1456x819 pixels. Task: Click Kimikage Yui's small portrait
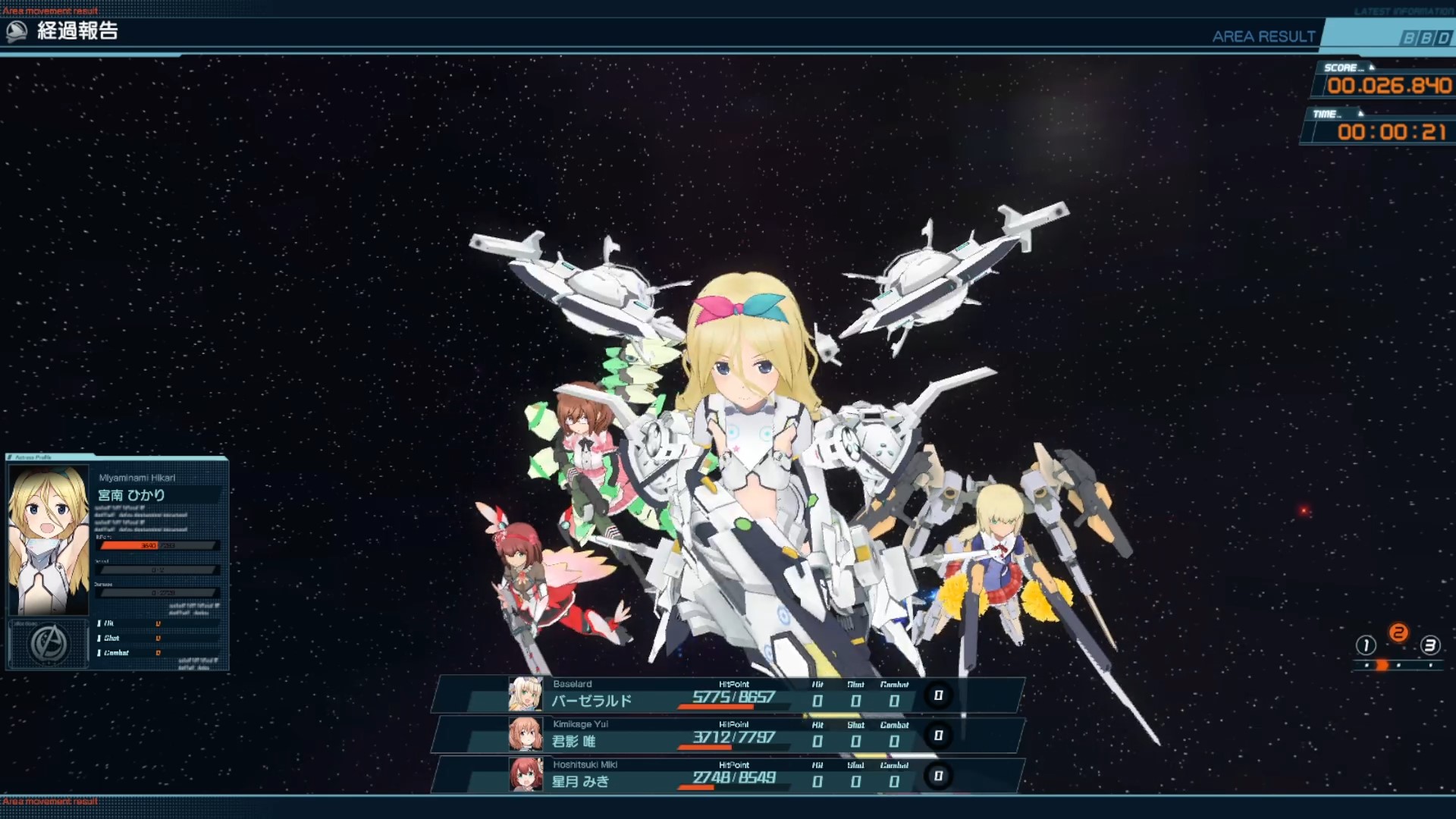[x=526, y=735]
